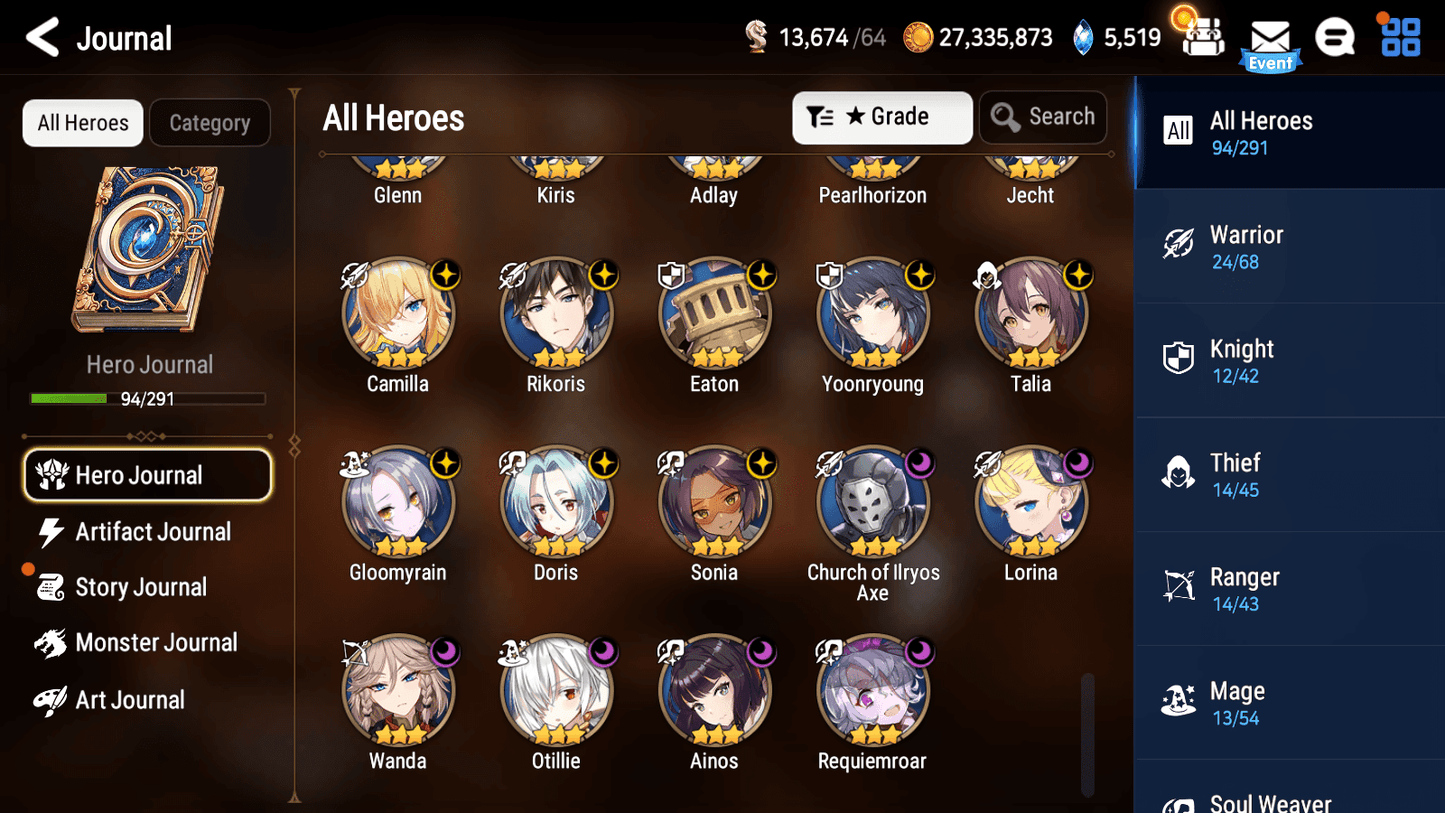Click the back arrow beside Journal
The image size is (1445, 813).
point(43,37)
